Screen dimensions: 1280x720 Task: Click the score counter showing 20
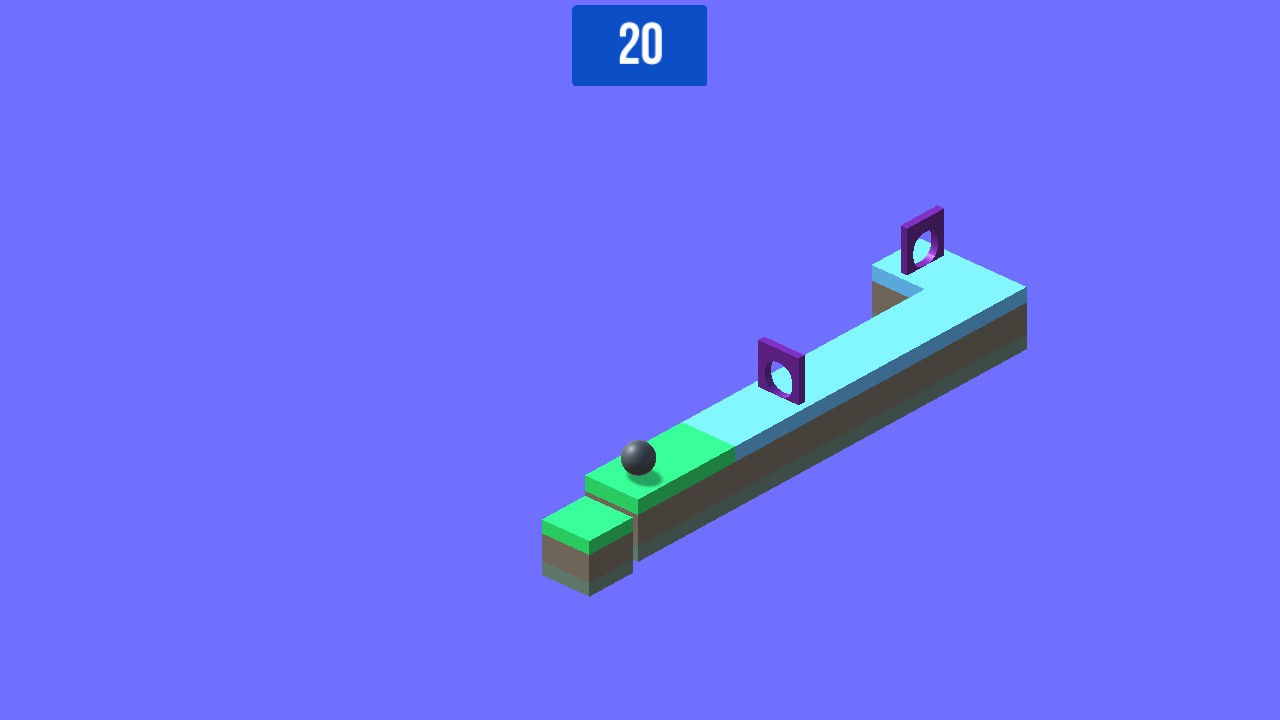click(639, 44)
